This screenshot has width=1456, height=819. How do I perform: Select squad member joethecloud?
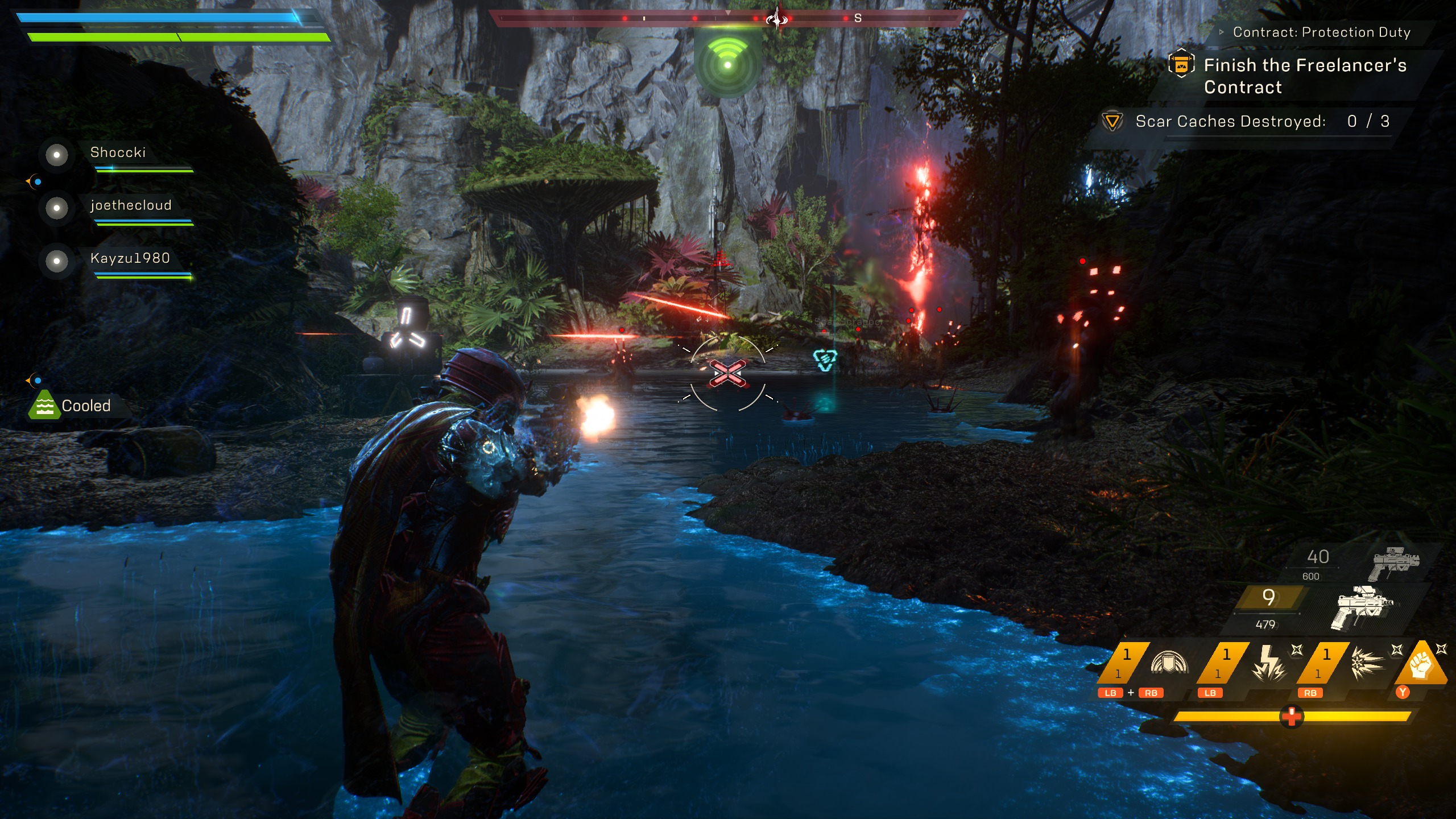130,205
